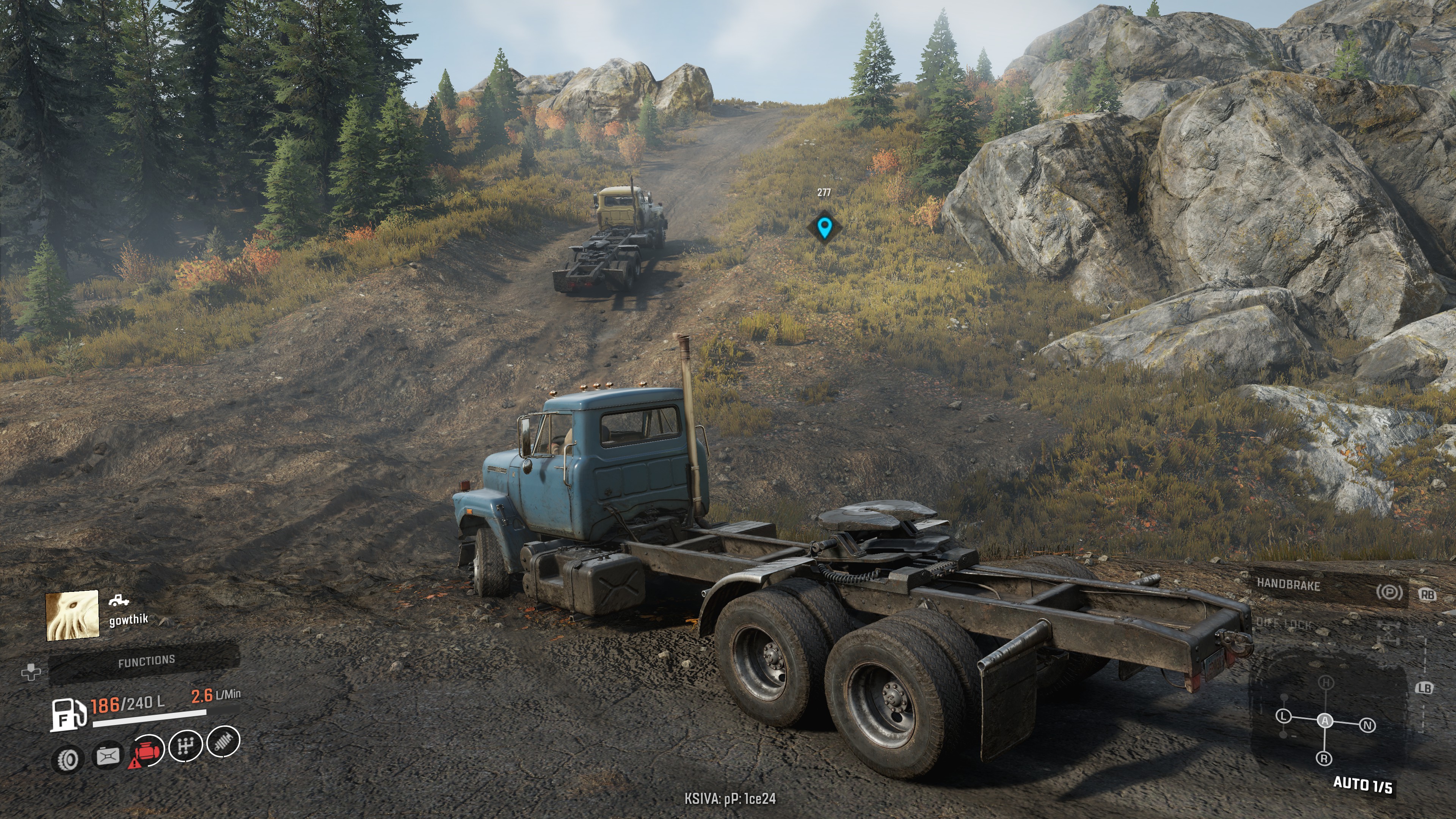This screenshot has width=1456, height=819.
Task: Shift to High gear (H)
Action: (x=1326, y=683)
